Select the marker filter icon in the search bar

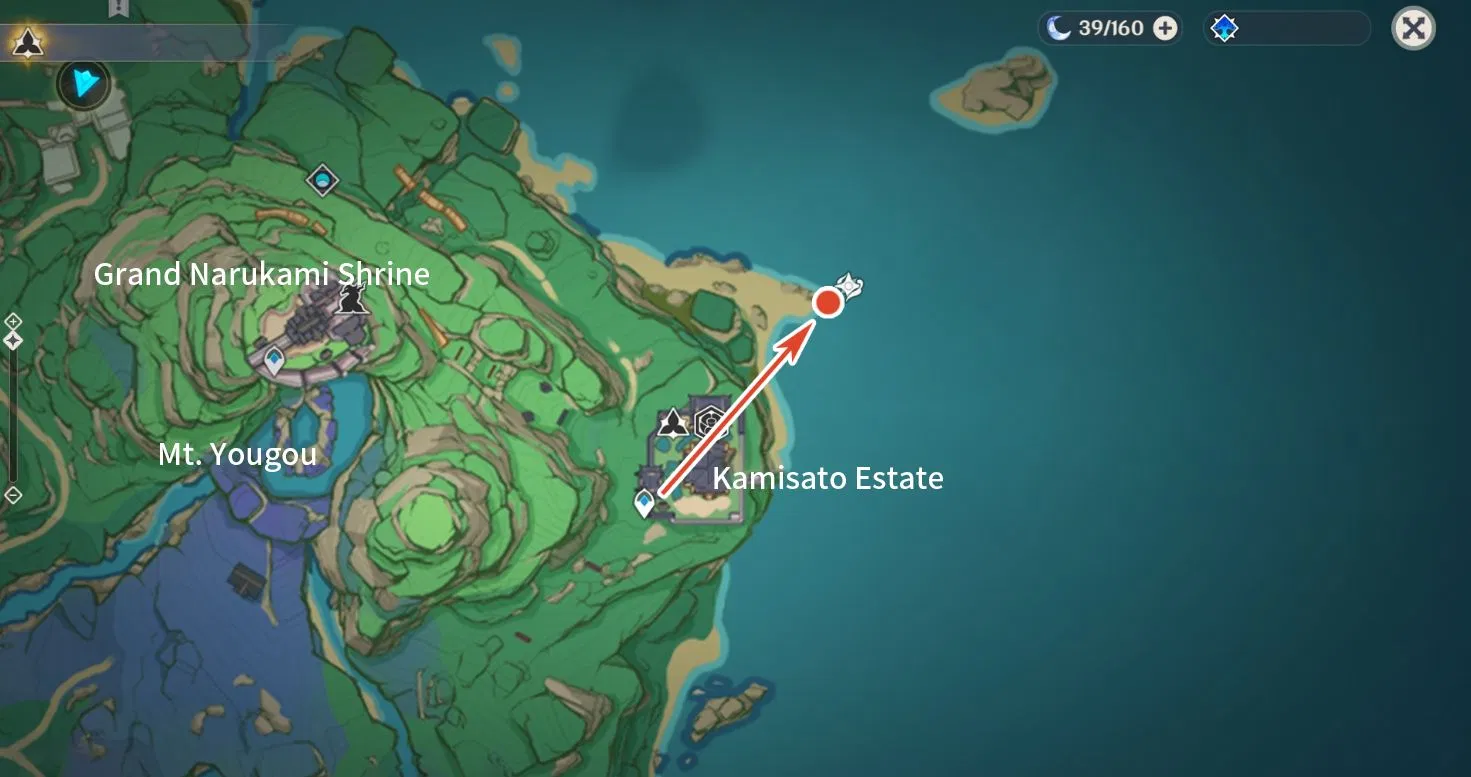tap(1224, 28)
